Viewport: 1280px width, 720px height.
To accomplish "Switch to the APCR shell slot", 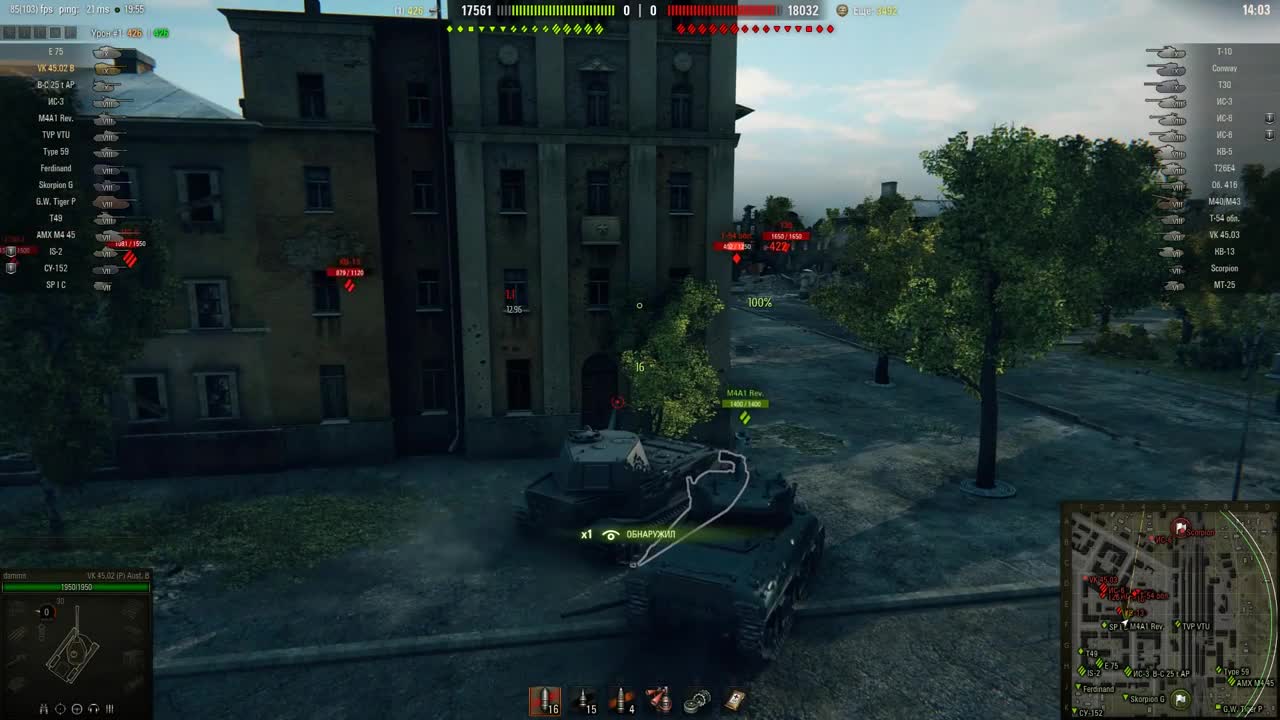I will [585, 698].
